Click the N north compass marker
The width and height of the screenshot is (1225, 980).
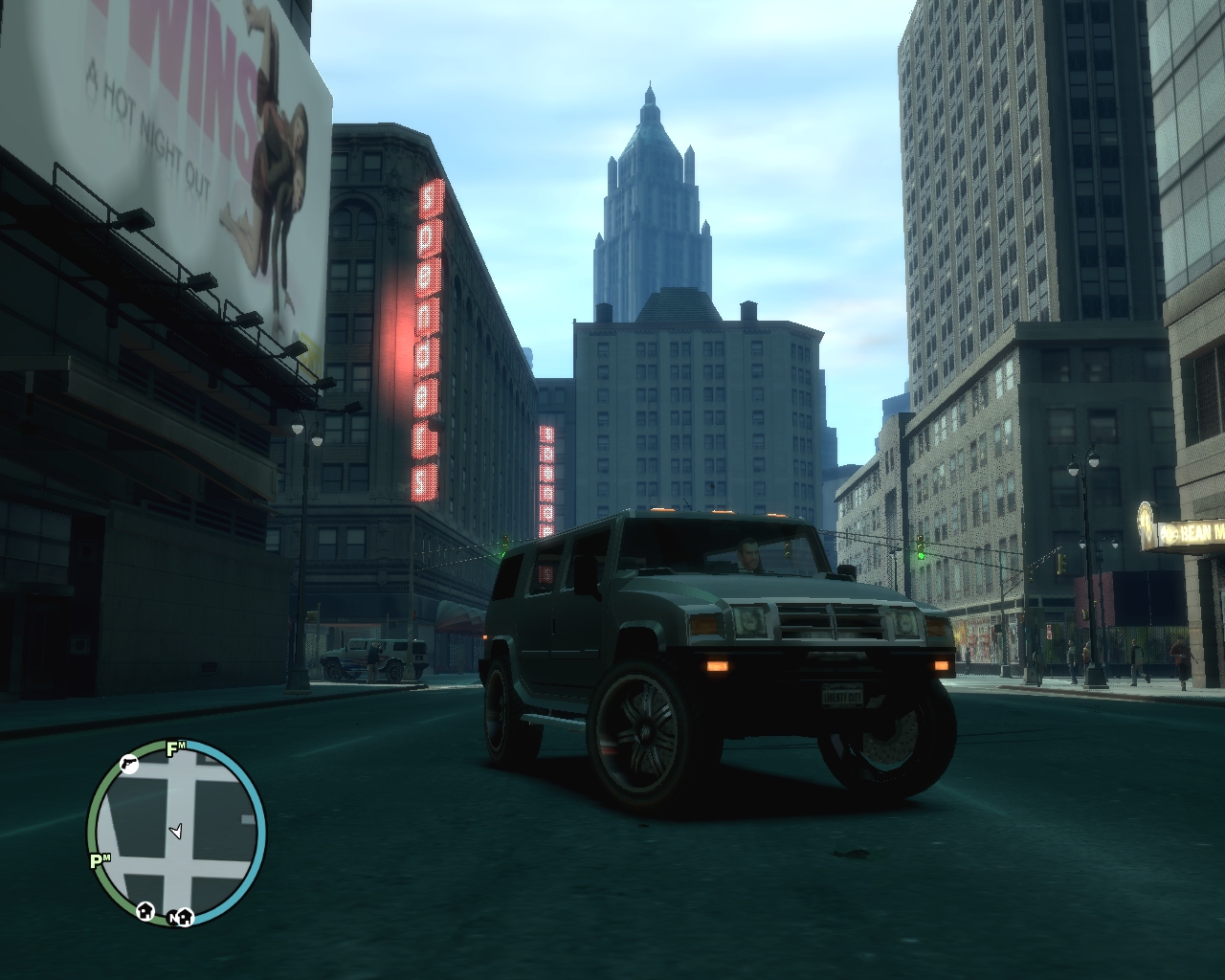coord(174,917)
